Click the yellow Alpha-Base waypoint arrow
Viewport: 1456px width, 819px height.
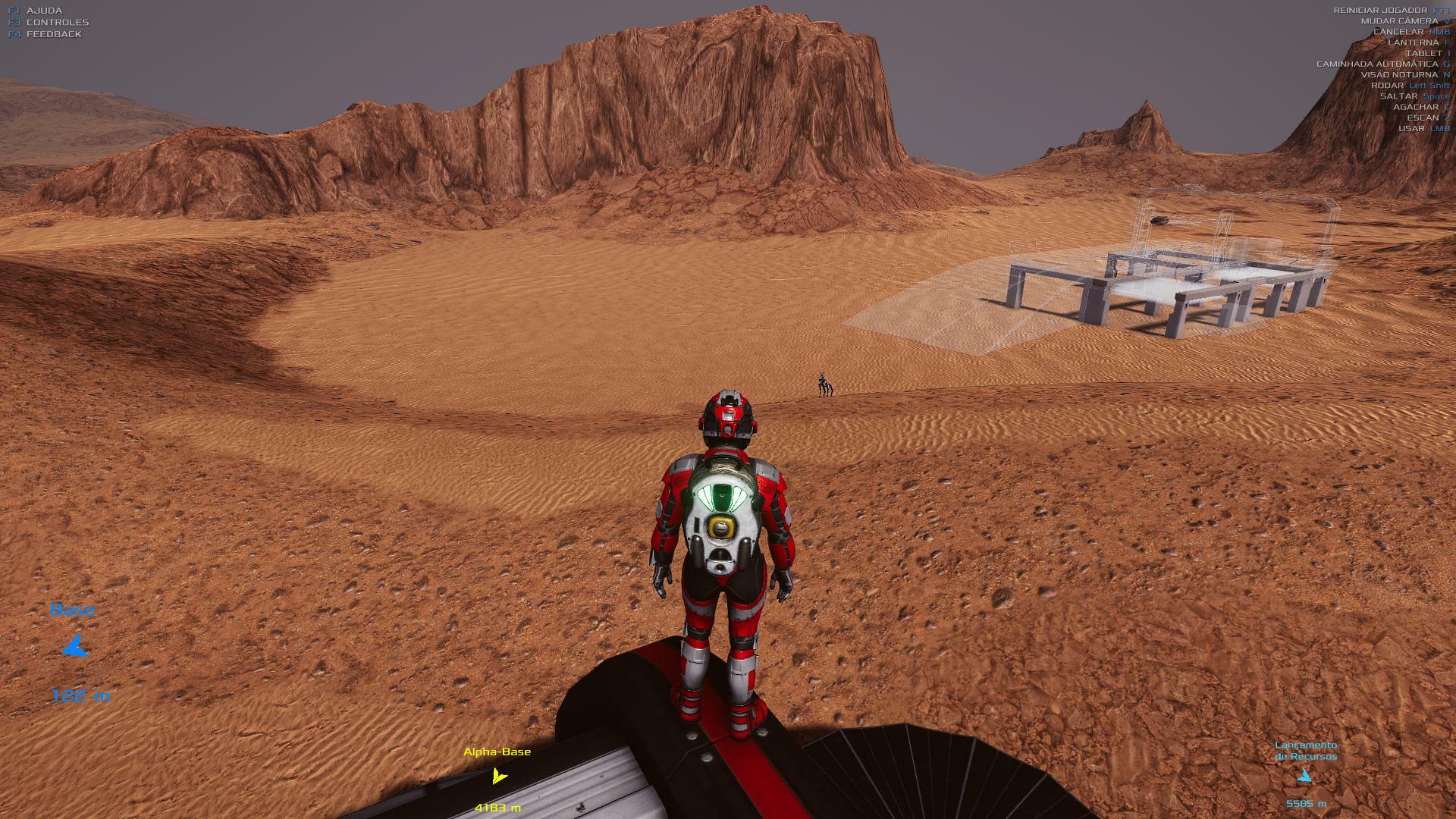(498, 777)
